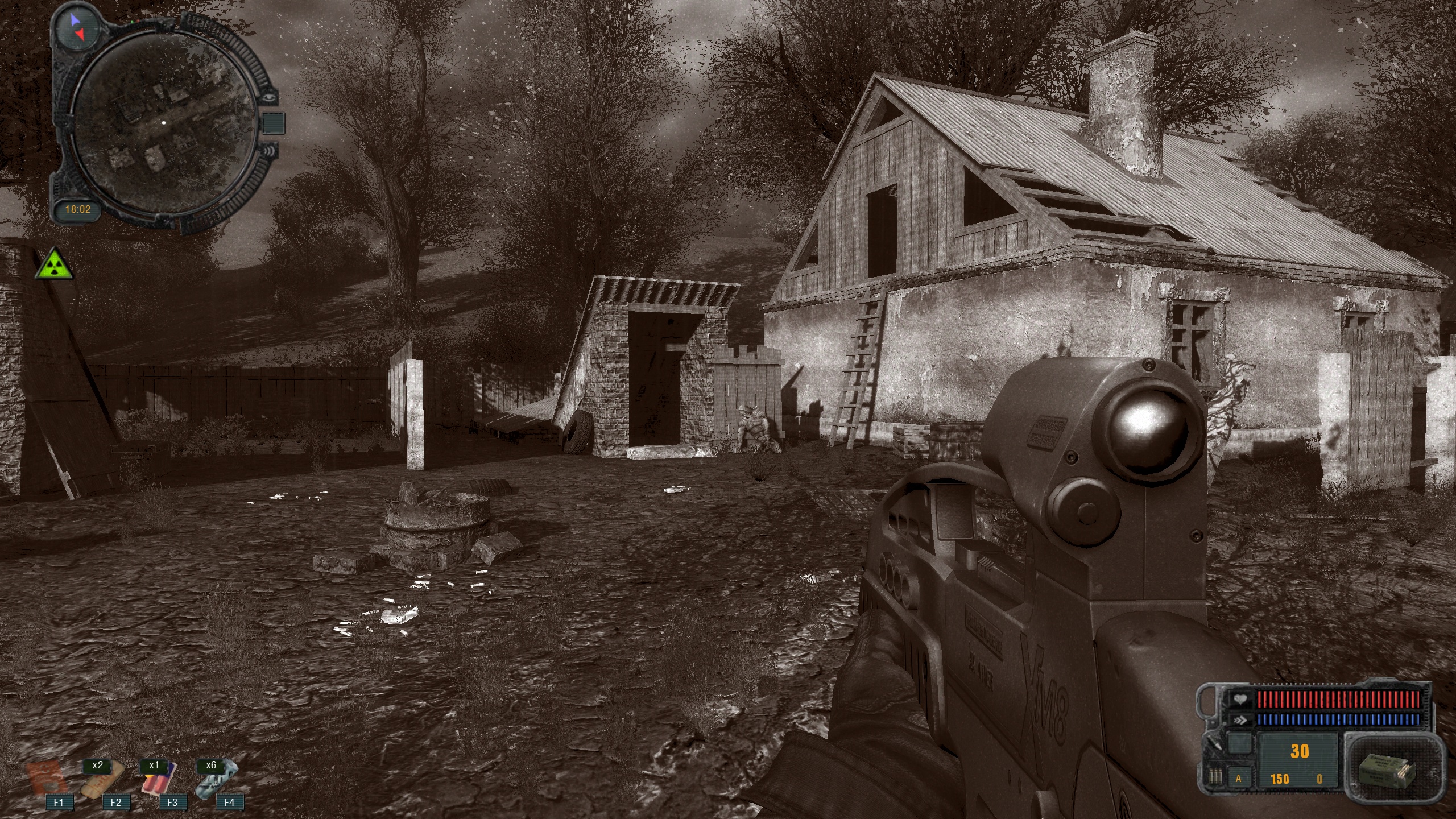1456x819 pixels.
Task: Select the red pills quick slot
Action: coord(158,778)
